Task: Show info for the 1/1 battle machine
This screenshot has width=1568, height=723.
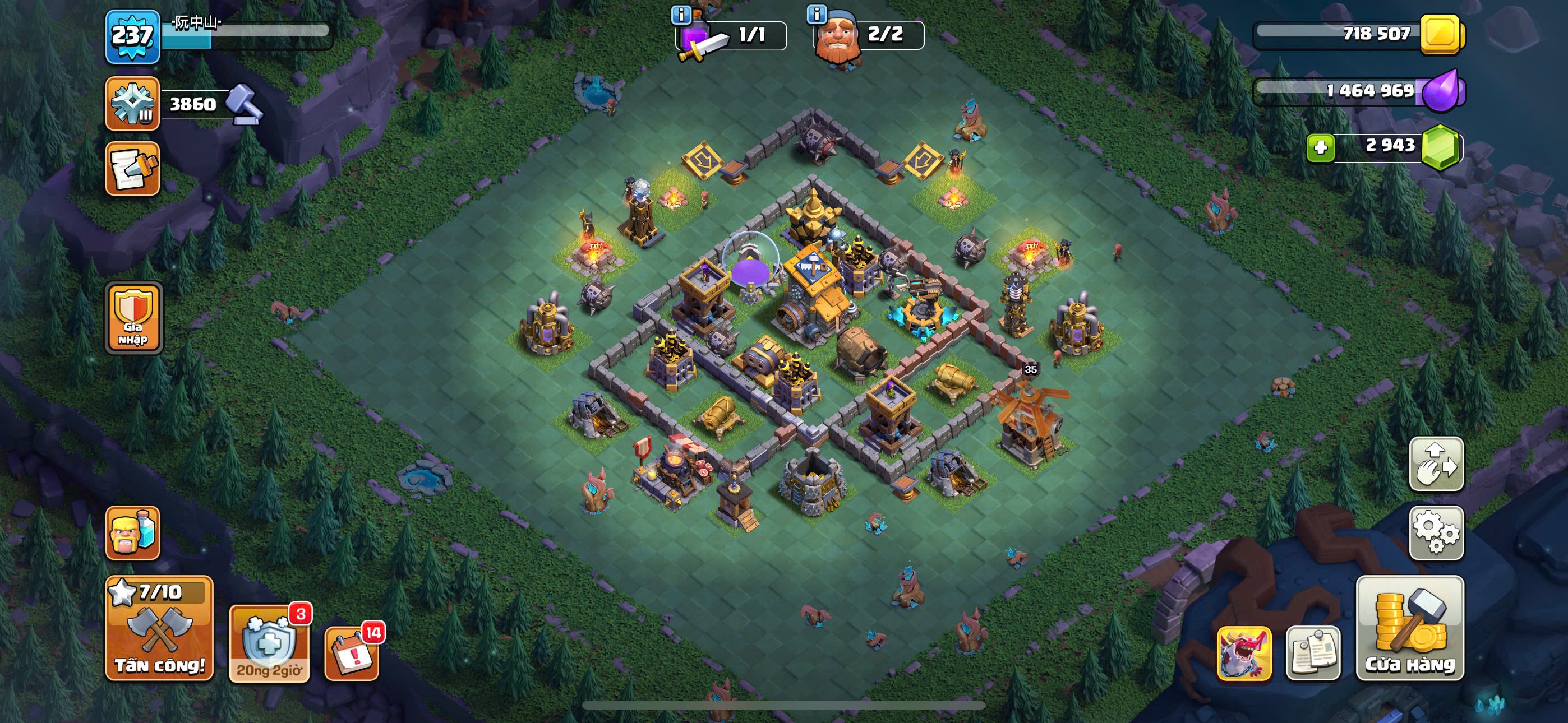Action: click(x=681, y=15)
